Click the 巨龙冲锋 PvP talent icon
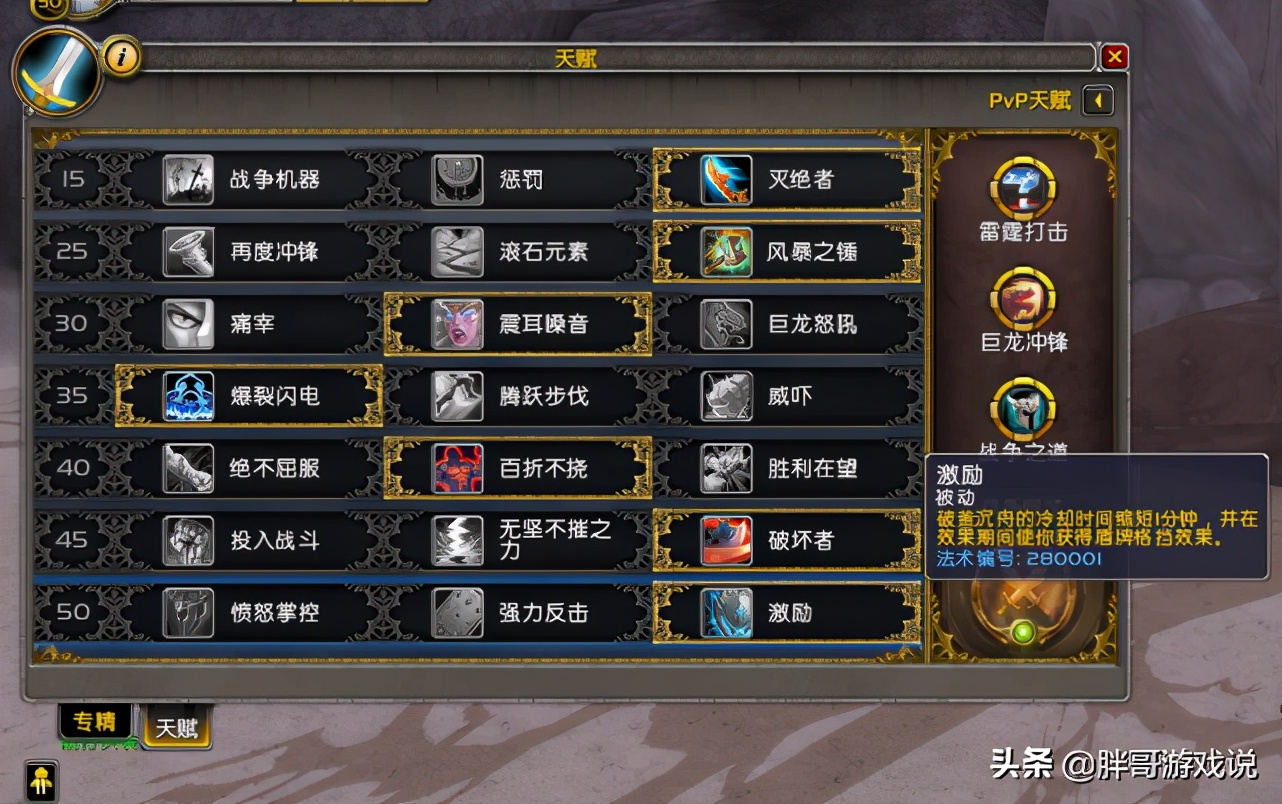 pos(1022,300)
